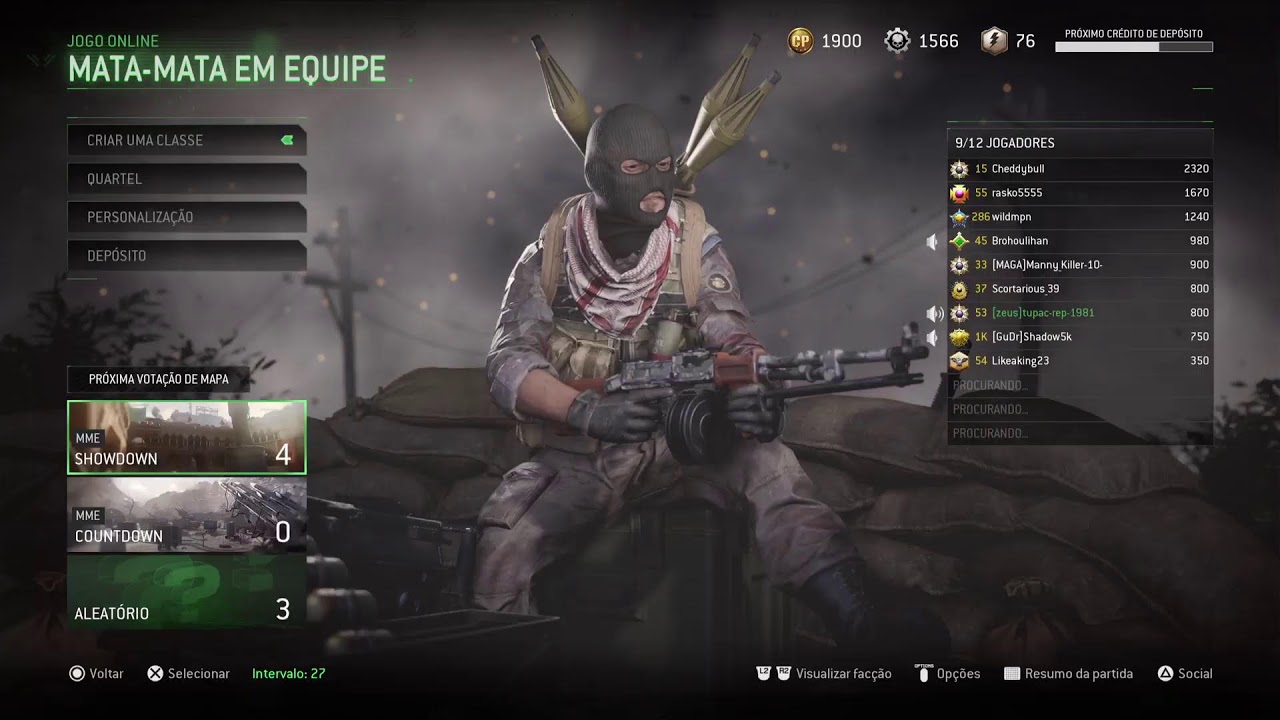Screen dimensions: 1280x720
Task: Choose the [zeus]tupac-rep-1981 player row
Action: click(1079, 313)
